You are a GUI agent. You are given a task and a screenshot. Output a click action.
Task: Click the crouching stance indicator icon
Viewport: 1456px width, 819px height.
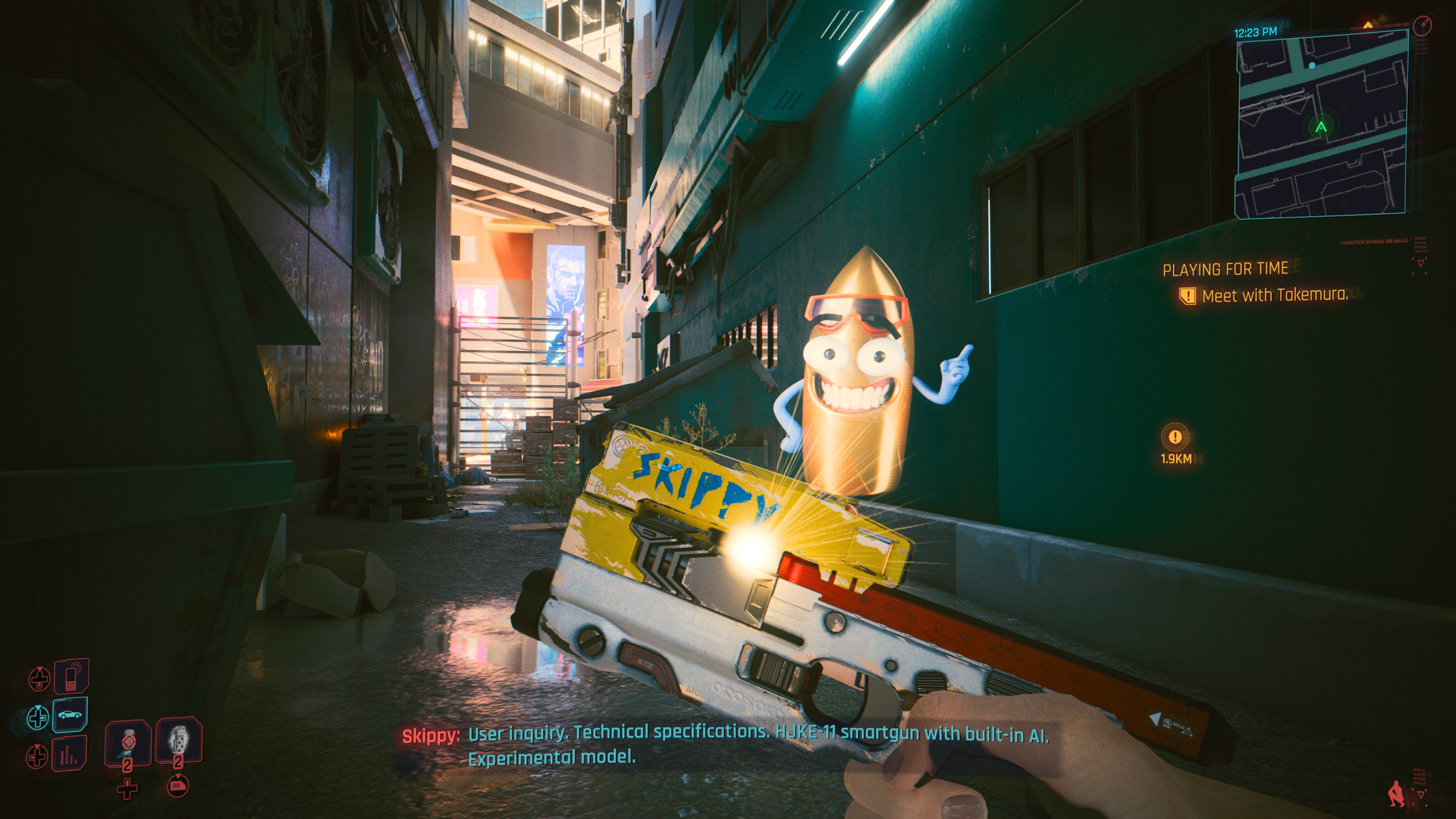1396,793
